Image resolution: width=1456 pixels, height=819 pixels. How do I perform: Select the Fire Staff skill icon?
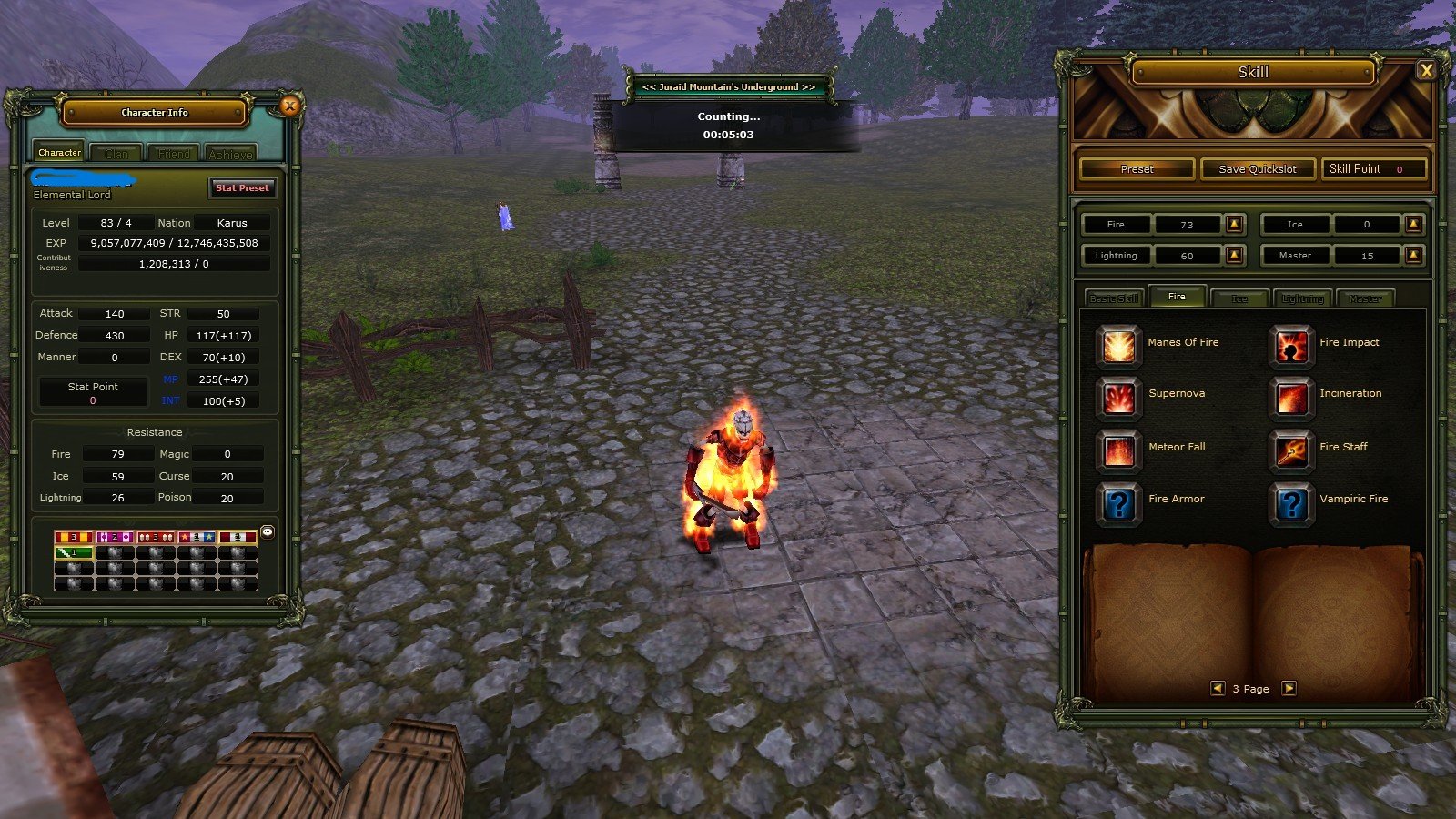(1291, 451)
